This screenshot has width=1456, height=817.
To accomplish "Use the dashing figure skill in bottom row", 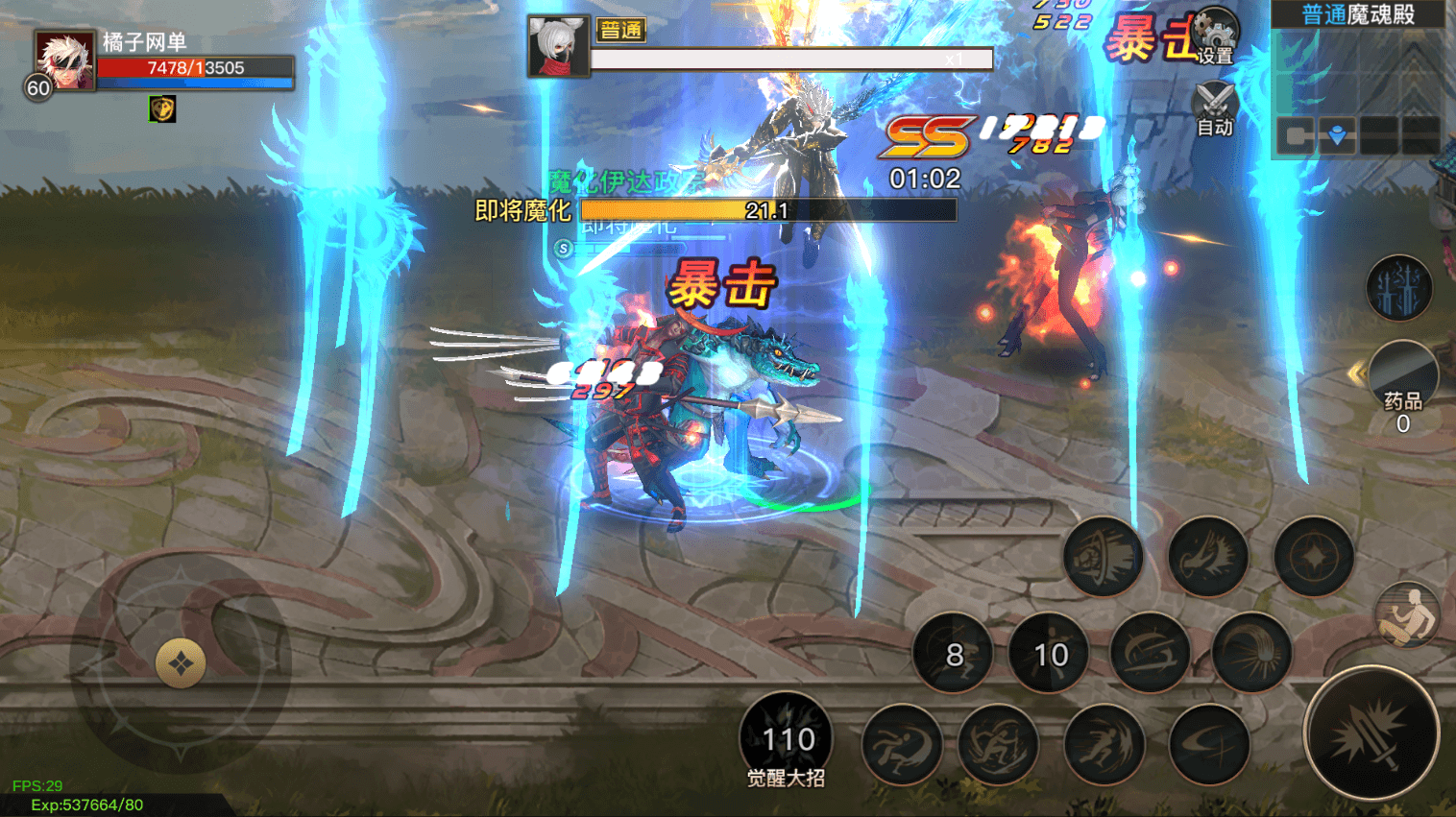I will [1104, 744].
